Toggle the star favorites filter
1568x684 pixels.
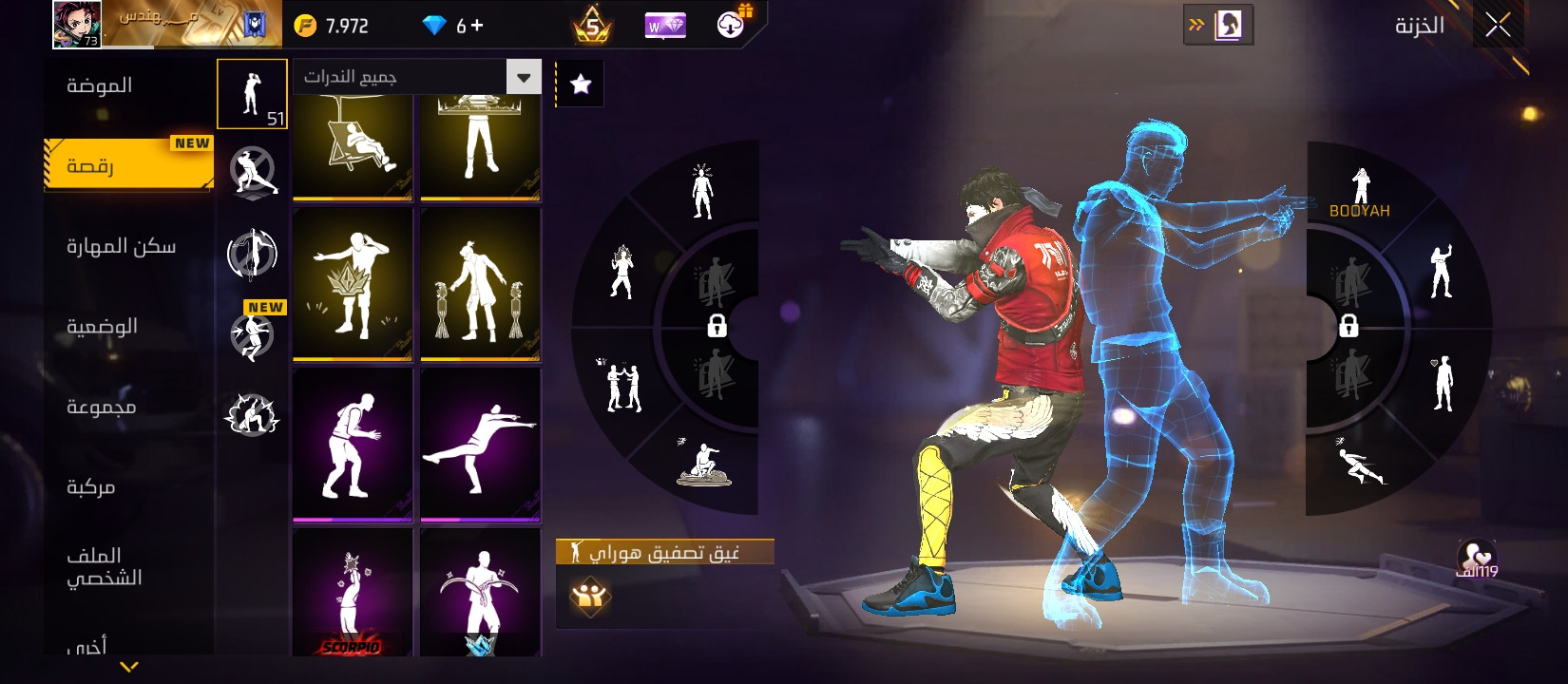tap(580, 85)
